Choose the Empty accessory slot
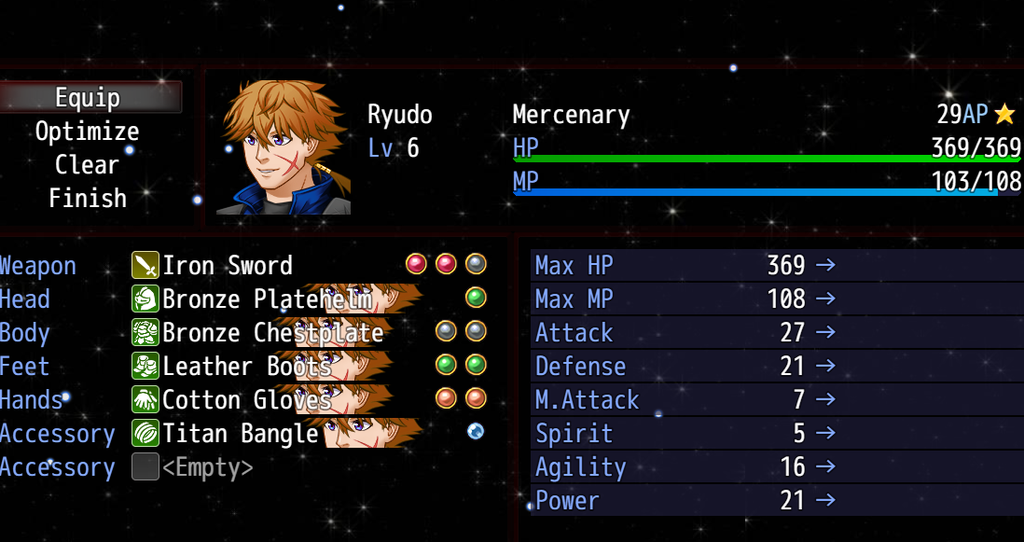The width and height of the screenshot is (1024, 542). [x=207, y=468]
